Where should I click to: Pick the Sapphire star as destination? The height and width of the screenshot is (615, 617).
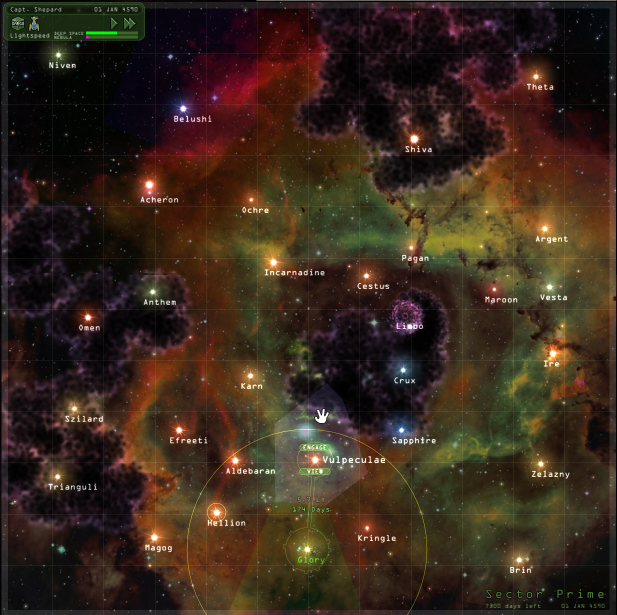coord(402,430)
